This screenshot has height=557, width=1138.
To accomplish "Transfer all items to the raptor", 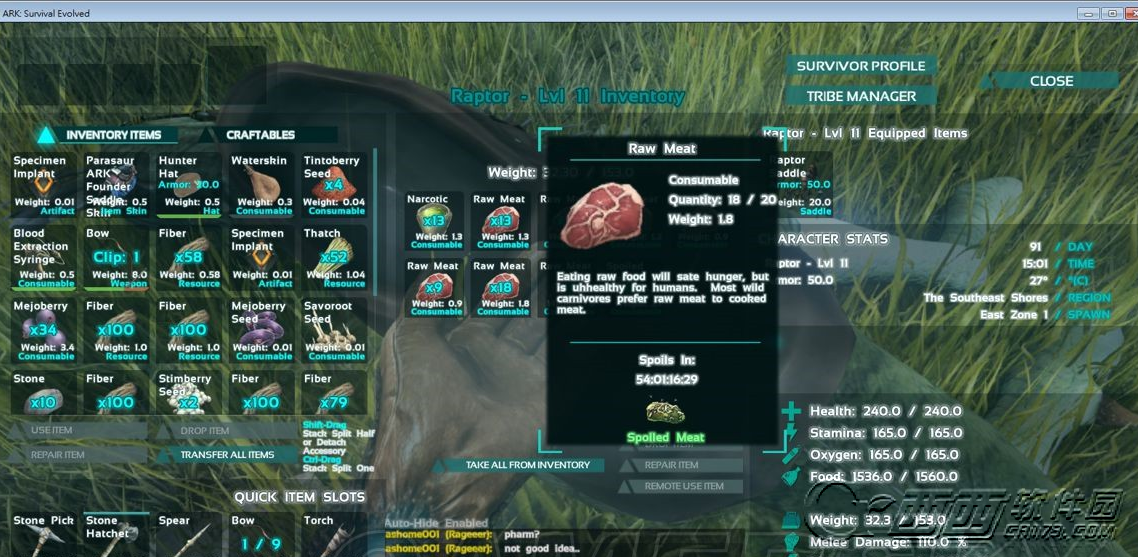I will point(227,455).
